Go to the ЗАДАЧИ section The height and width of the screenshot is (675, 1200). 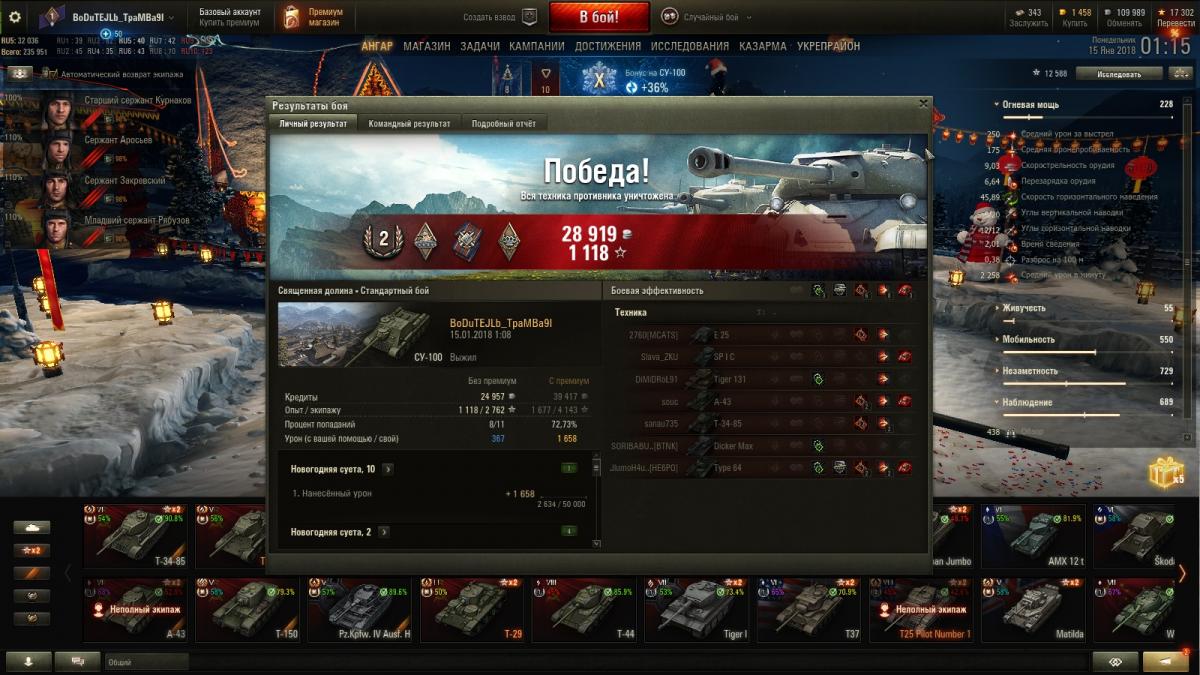click(480, 46)
